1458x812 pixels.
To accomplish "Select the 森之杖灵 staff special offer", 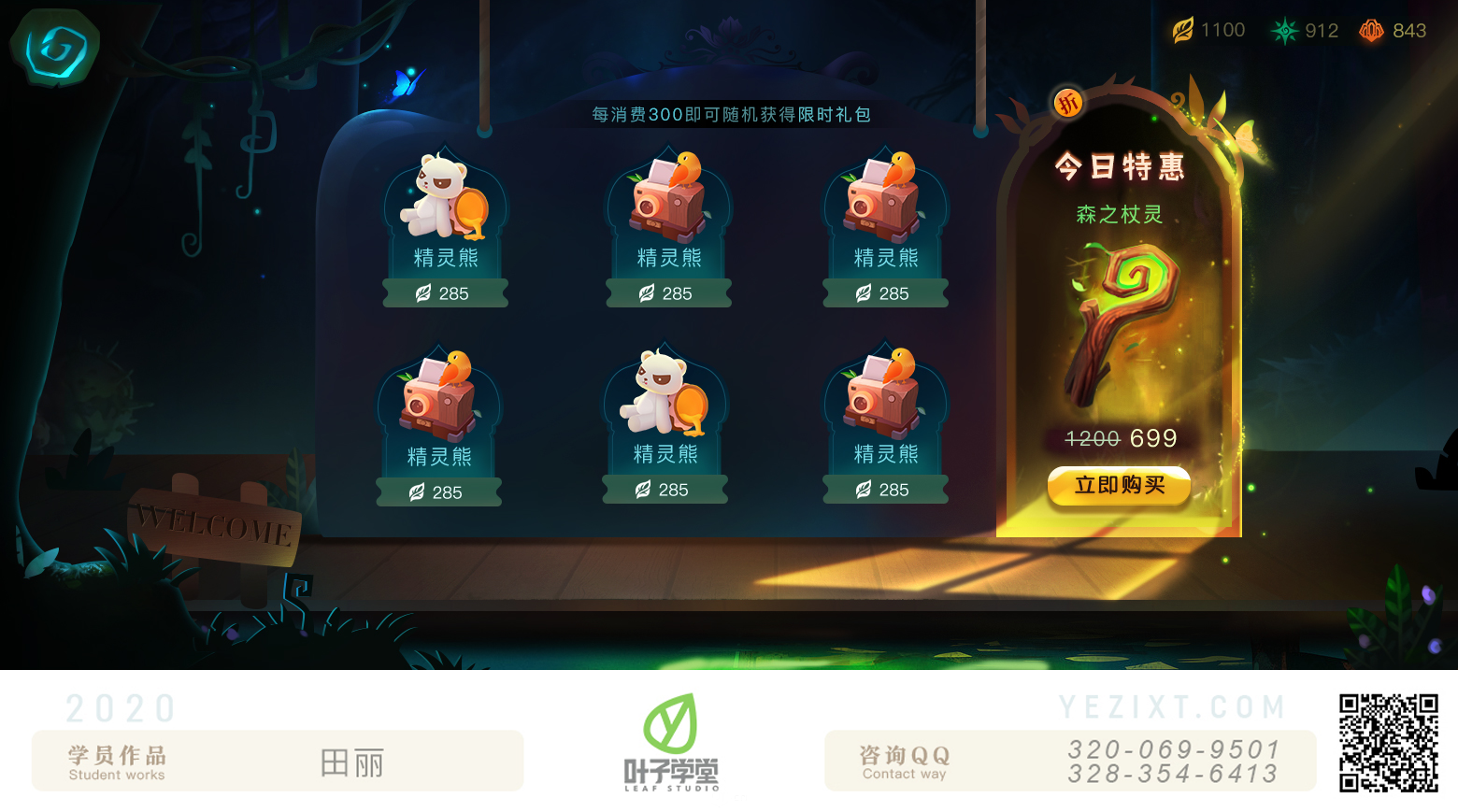I will pyautogui.click(x=1122, y=322).
